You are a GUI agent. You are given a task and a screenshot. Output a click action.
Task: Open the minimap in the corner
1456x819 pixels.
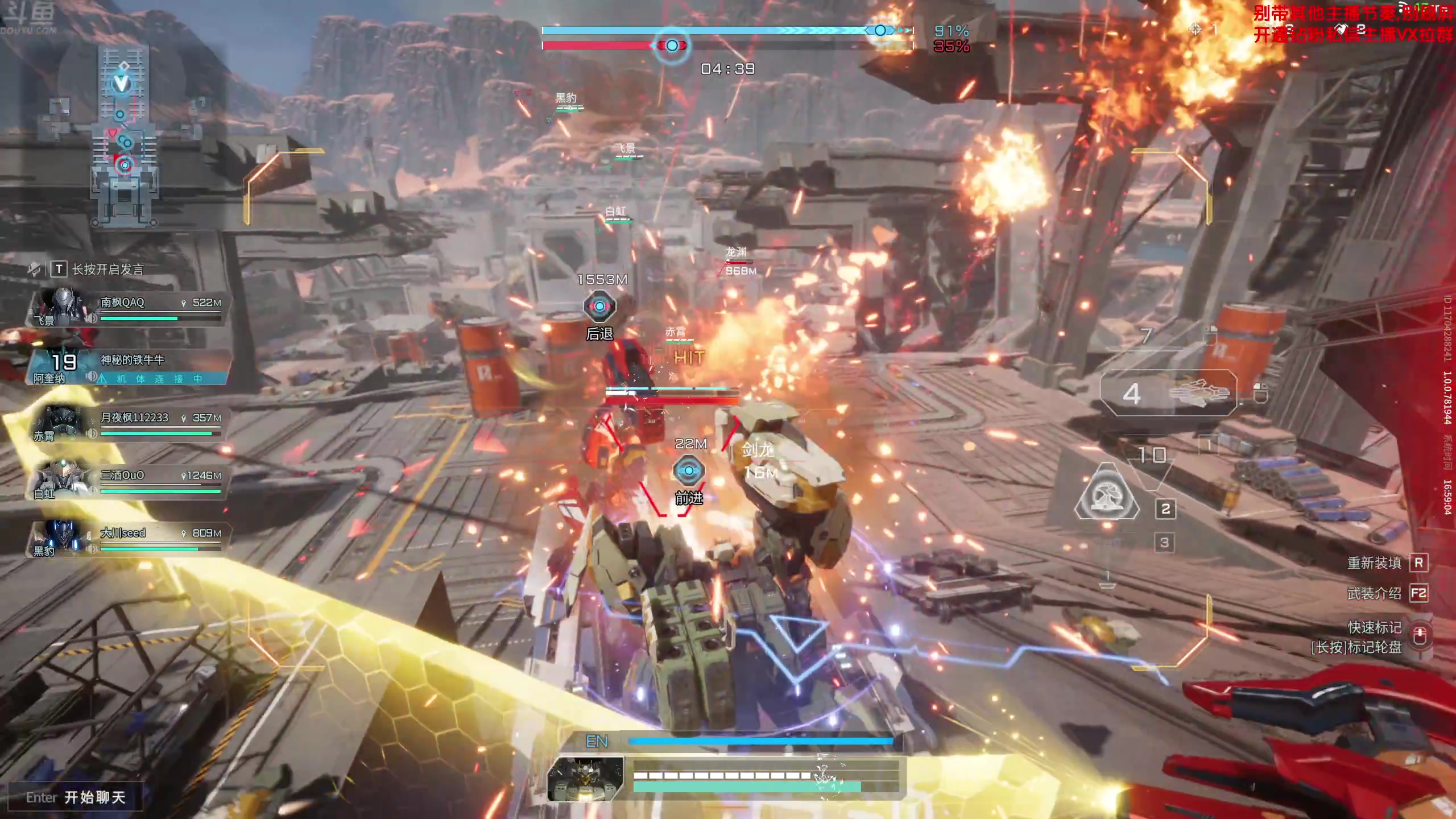click(123, 136)
